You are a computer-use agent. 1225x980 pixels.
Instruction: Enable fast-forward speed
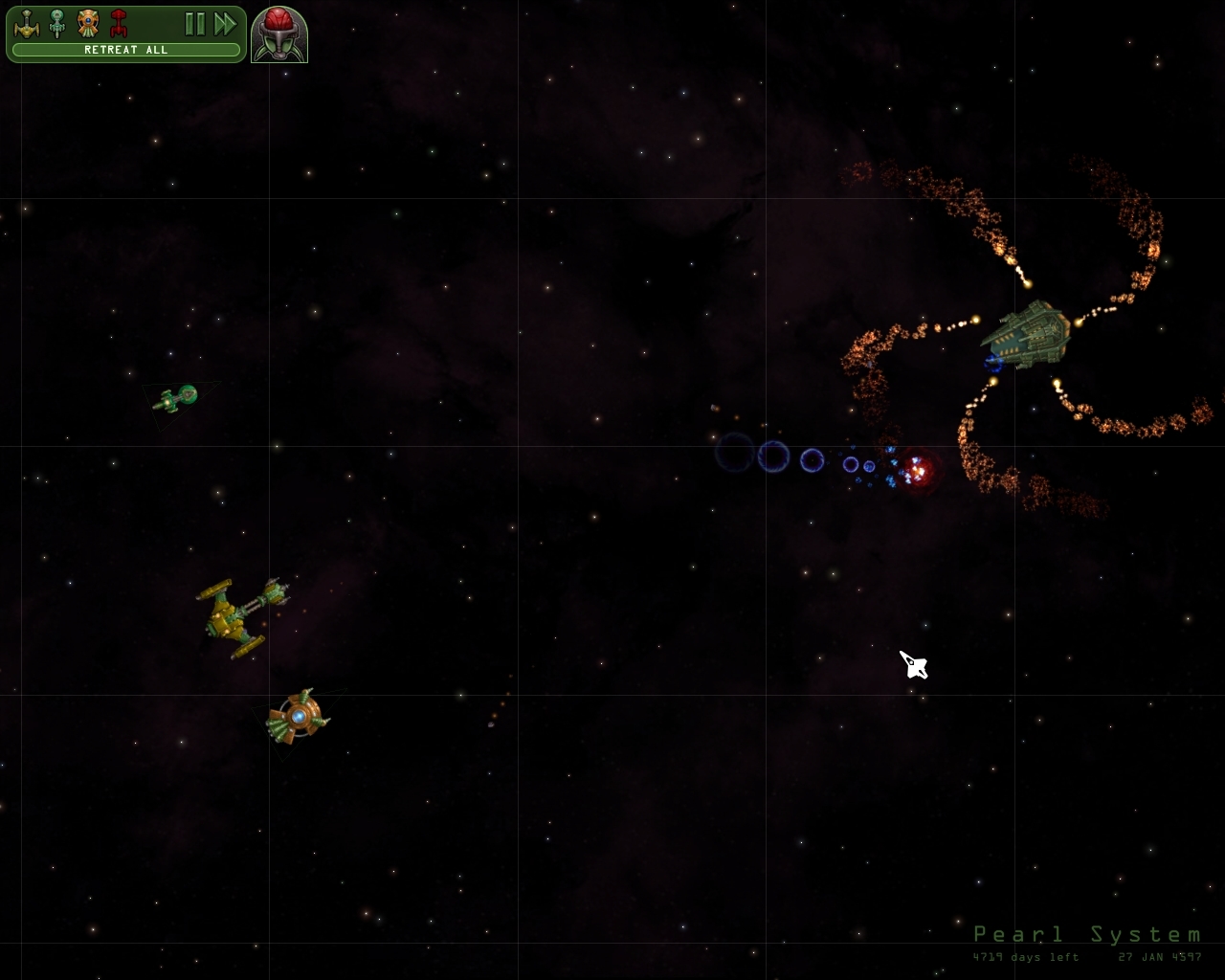tap(226, 24)
